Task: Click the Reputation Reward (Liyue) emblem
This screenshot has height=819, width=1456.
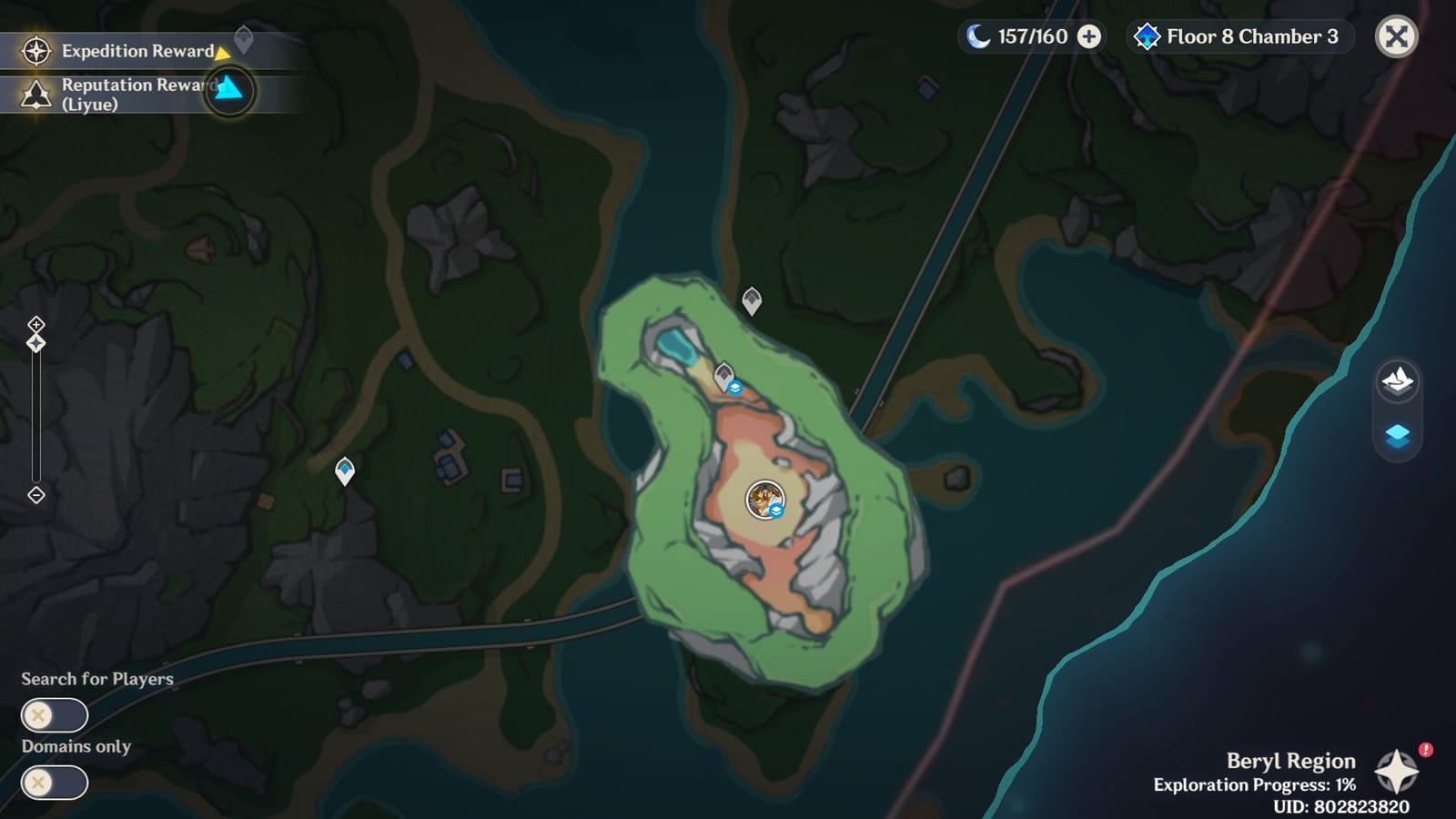Action: [x=35, y=93]
